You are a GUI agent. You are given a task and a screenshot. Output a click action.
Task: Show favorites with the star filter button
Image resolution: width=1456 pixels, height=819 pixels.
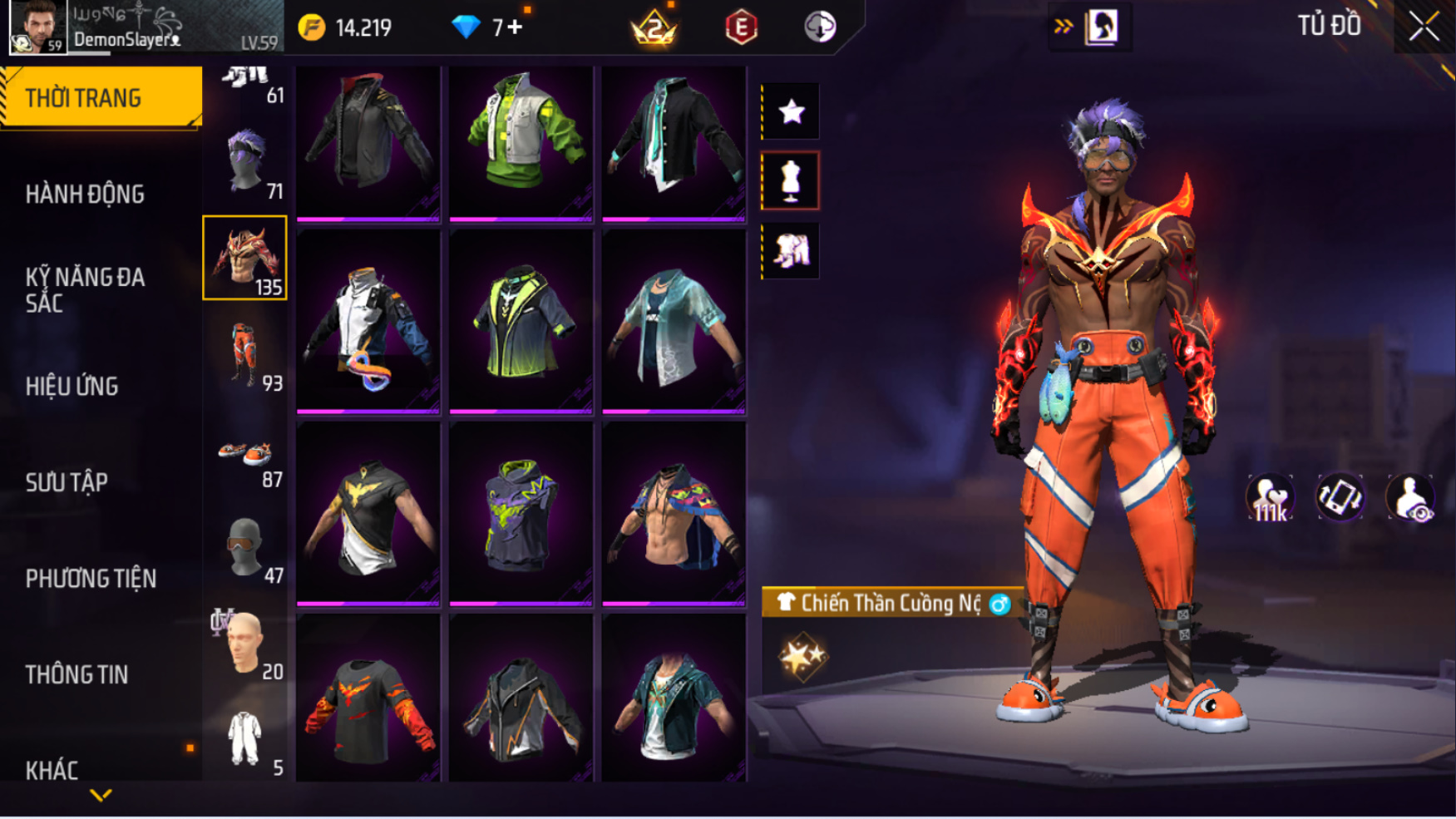(790, 111)
